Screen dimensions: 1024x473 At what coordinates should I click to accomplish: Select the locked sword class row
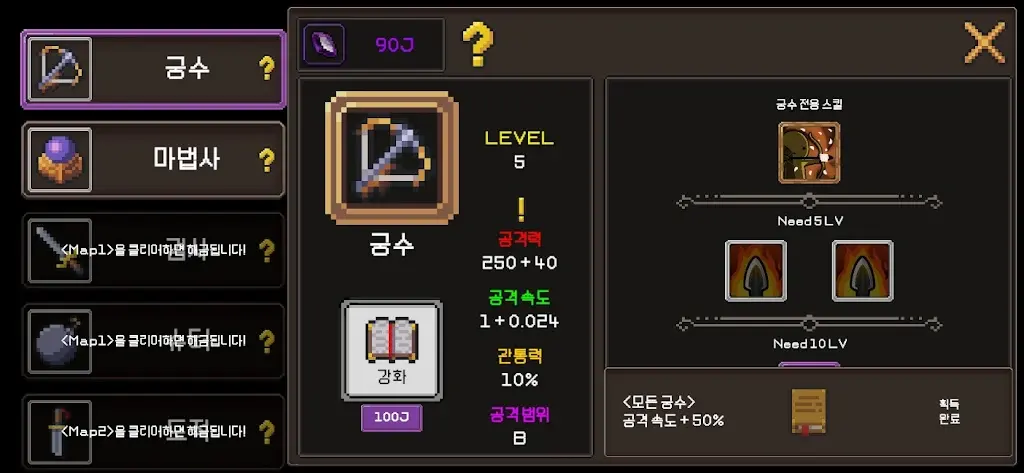[x=152, y=250]
